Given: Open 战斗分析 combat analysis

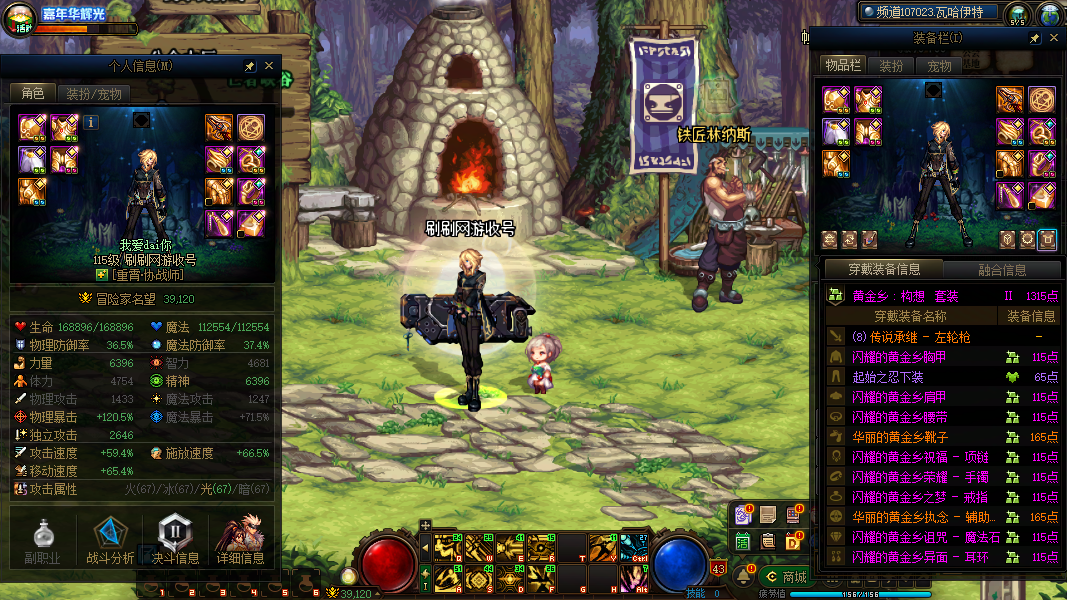Looking at the screenshot, I should [110, 542].
